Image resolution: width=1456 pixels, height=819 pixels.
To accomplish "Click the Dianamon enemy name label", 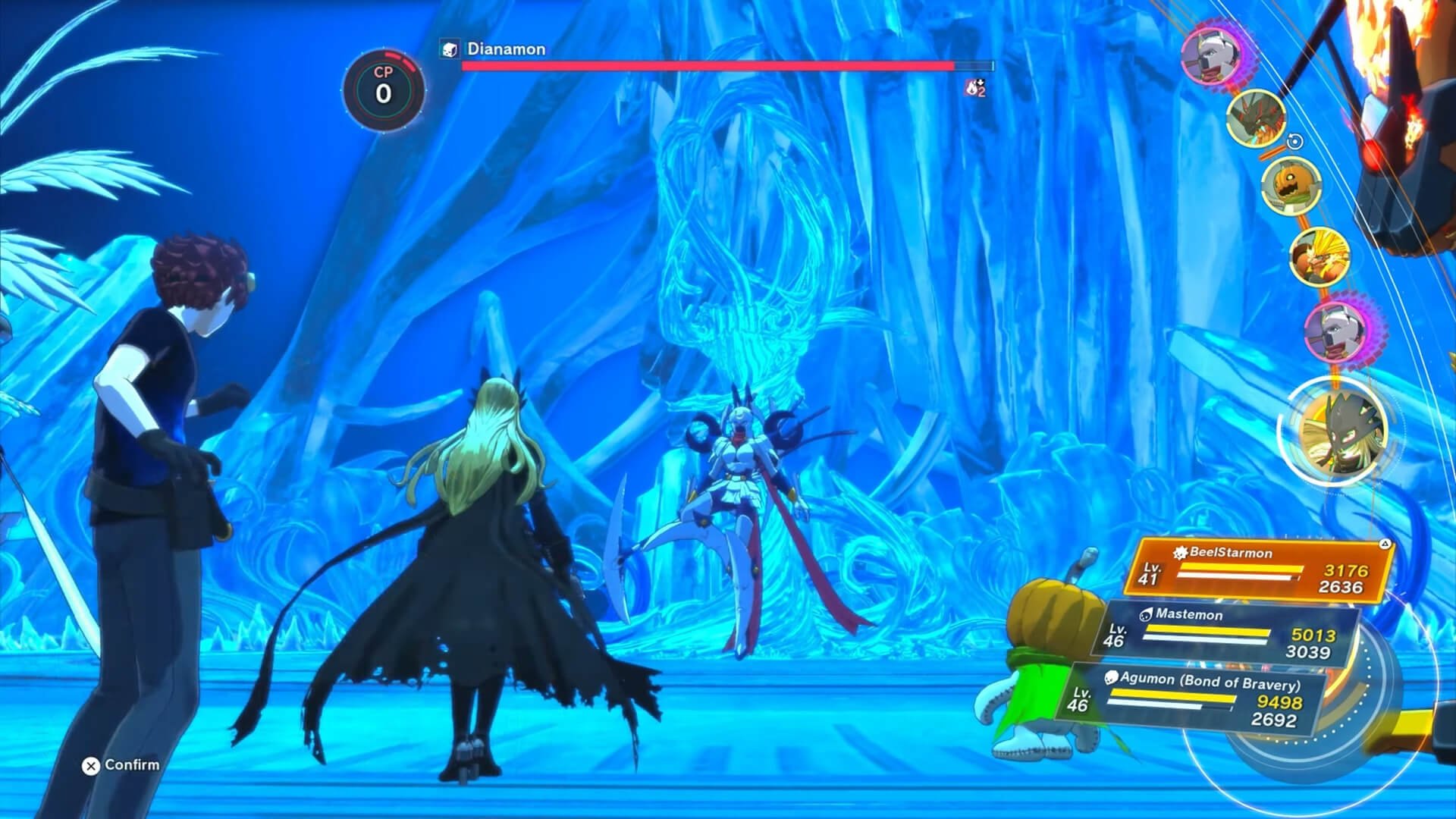I will tap(506, 49).
